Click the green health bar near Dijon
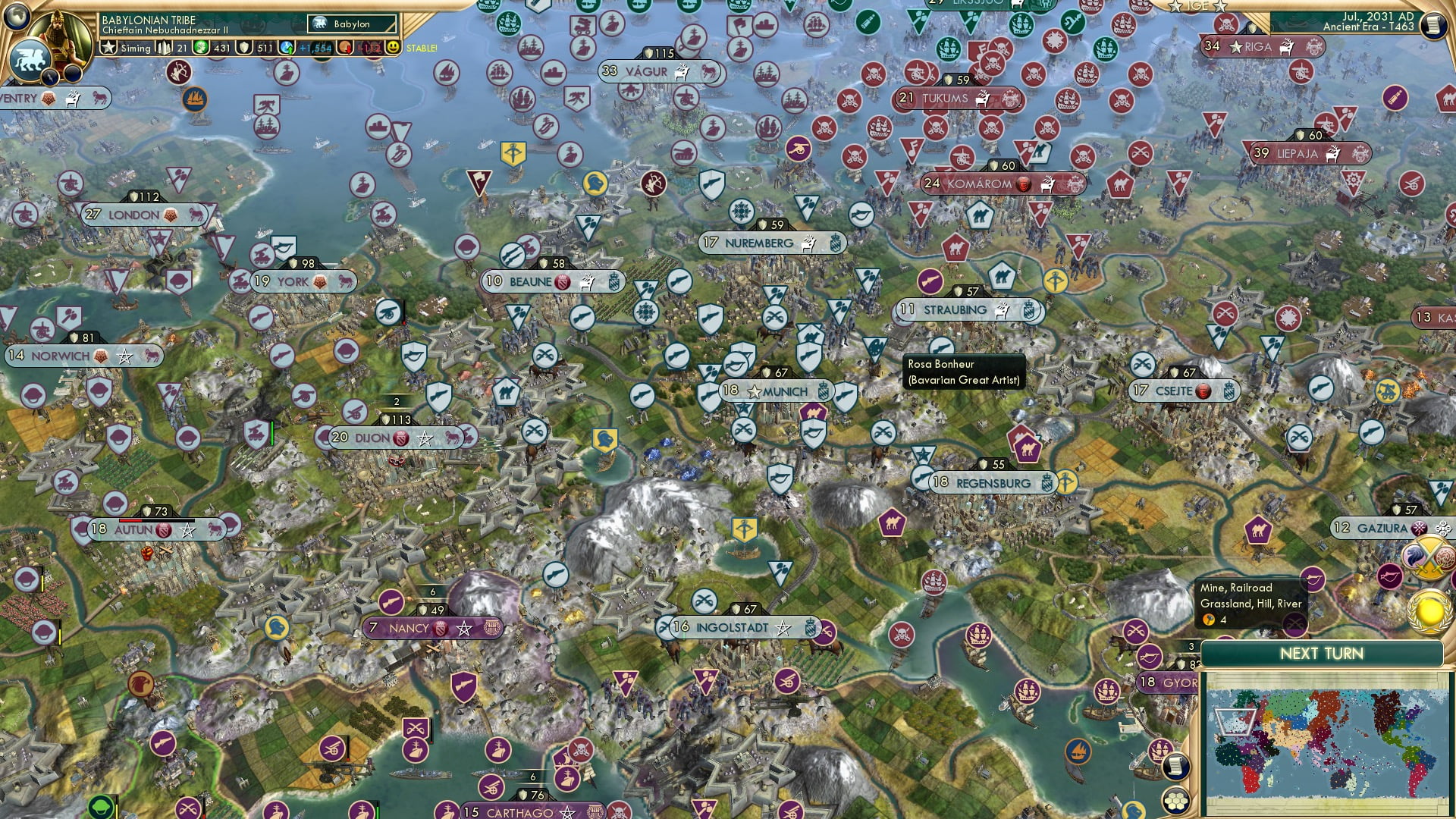 (x=272, y=434)
